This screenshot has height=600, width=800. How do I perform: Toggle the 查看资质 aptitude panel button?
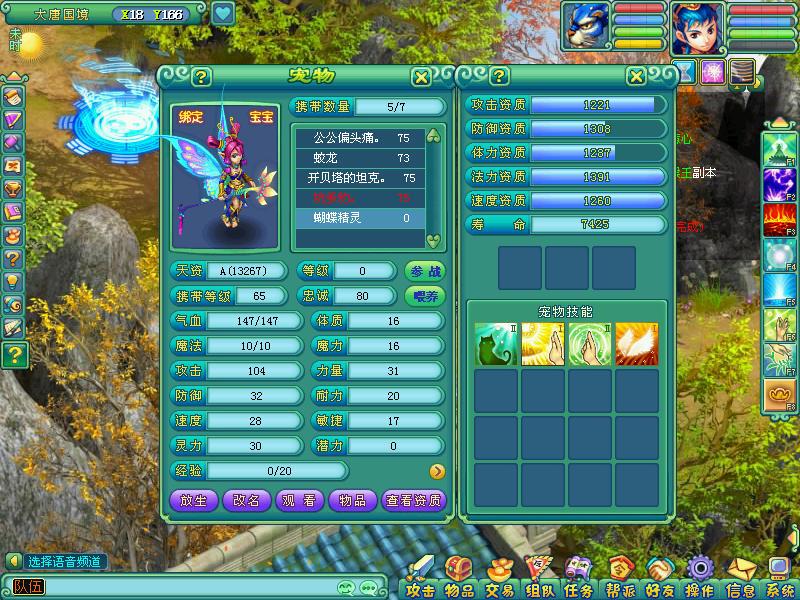(x=414, y=500)
